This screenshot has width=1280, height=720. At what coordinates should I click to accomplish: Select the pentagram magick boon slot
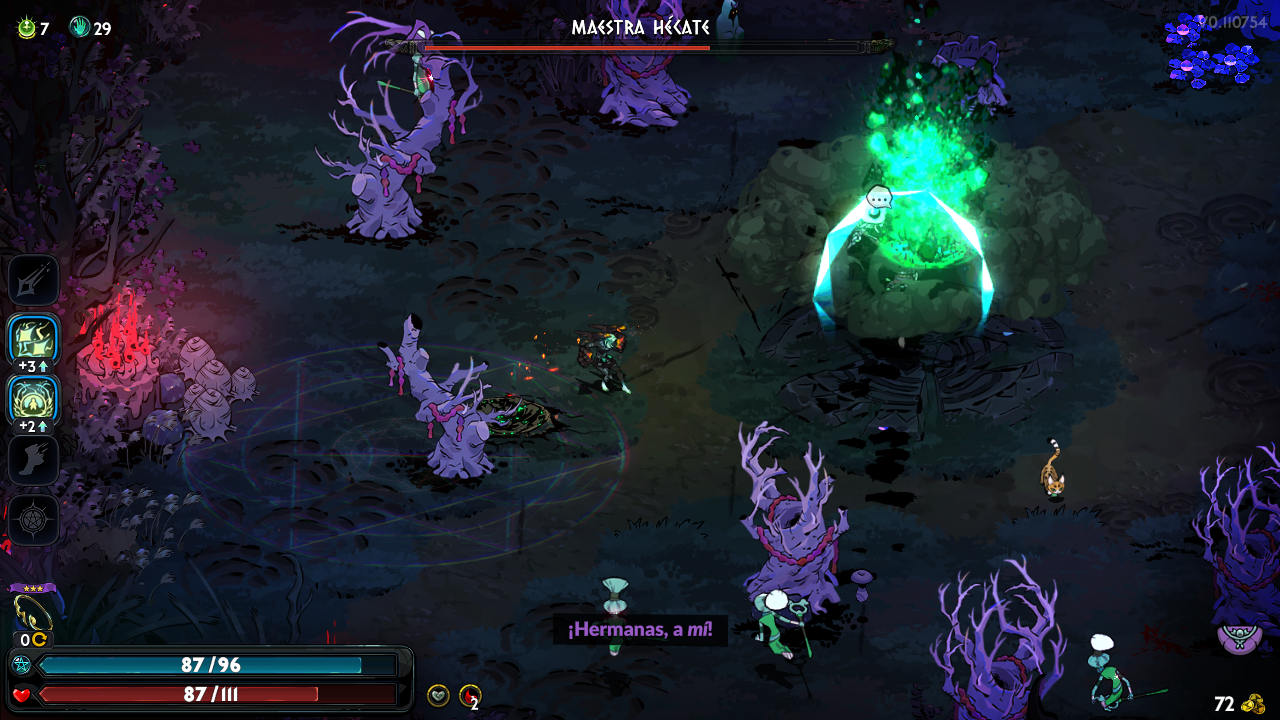click(x=34, y=519)
